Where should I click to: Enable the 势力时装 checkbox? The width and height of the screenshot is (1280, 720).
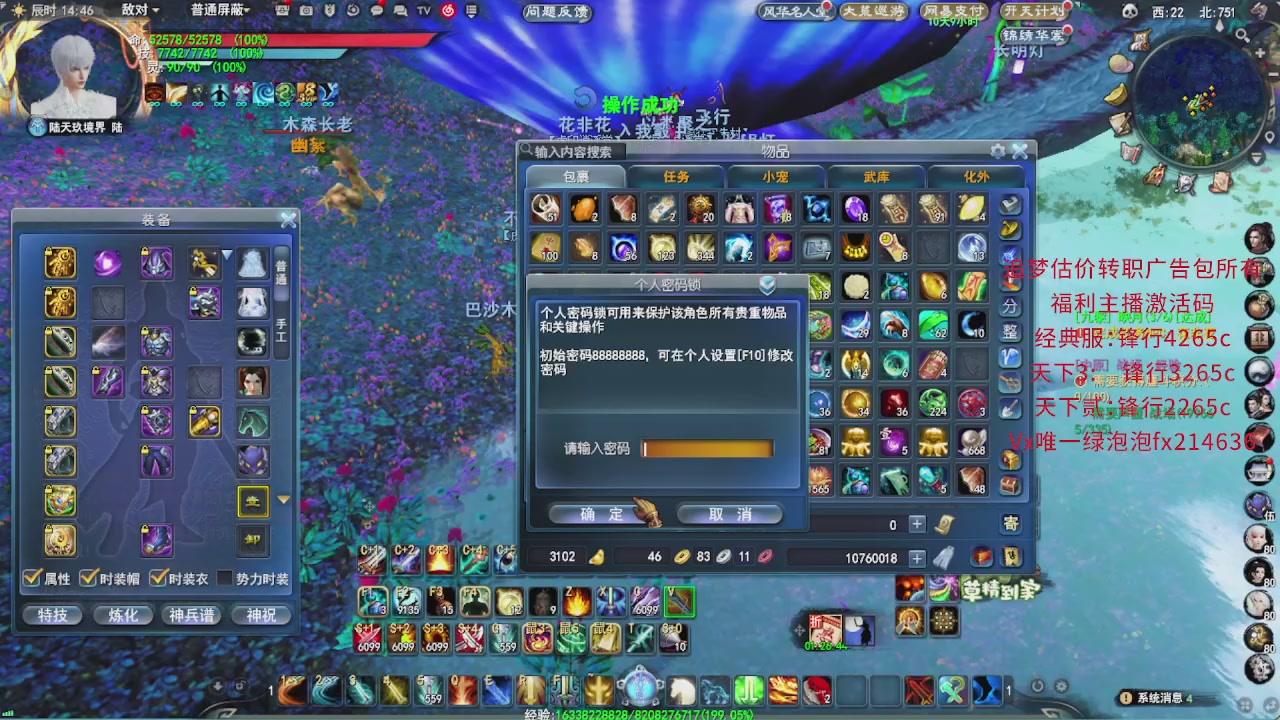point(224,578)
